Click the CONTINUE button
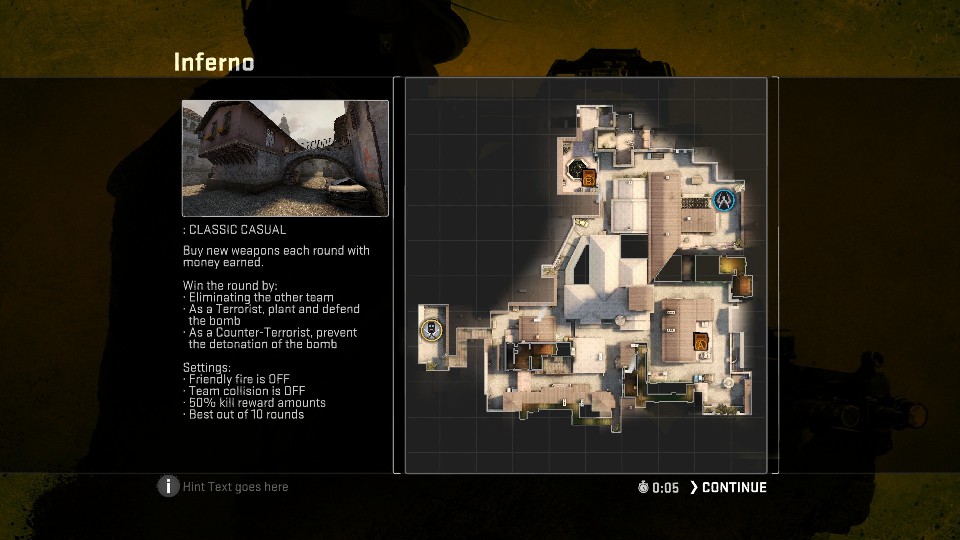 pyautogui.click(x=729, y=488)
